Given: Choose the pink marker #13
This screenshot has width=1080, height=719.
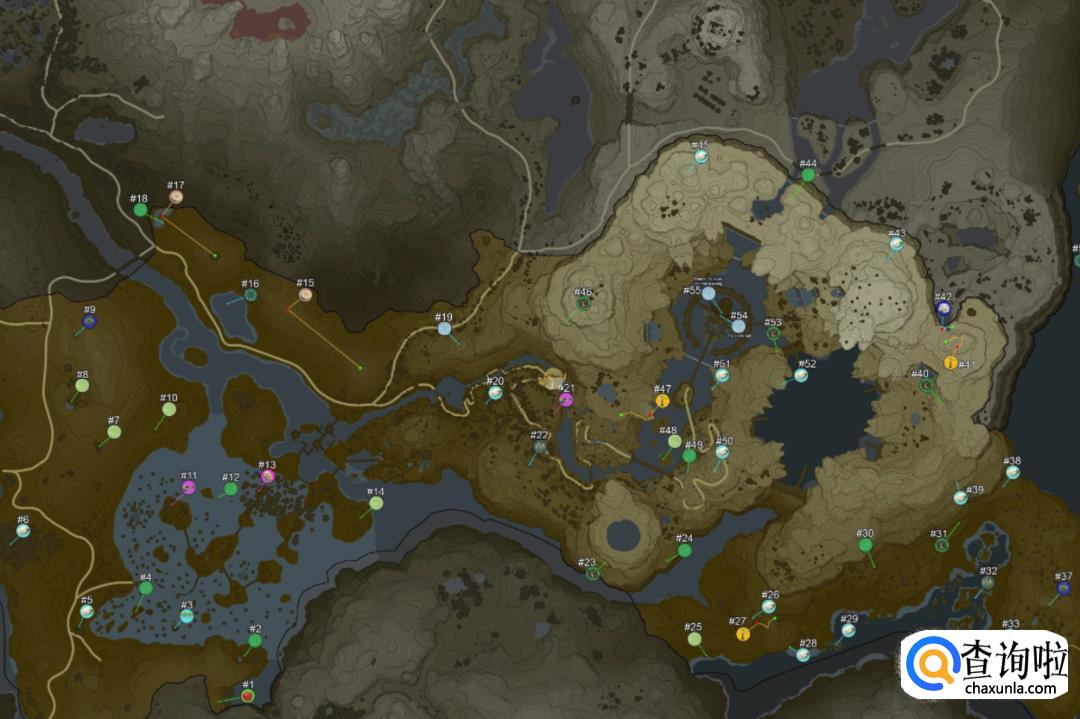Looking at the screenshot, I should (x=268, y=476).
